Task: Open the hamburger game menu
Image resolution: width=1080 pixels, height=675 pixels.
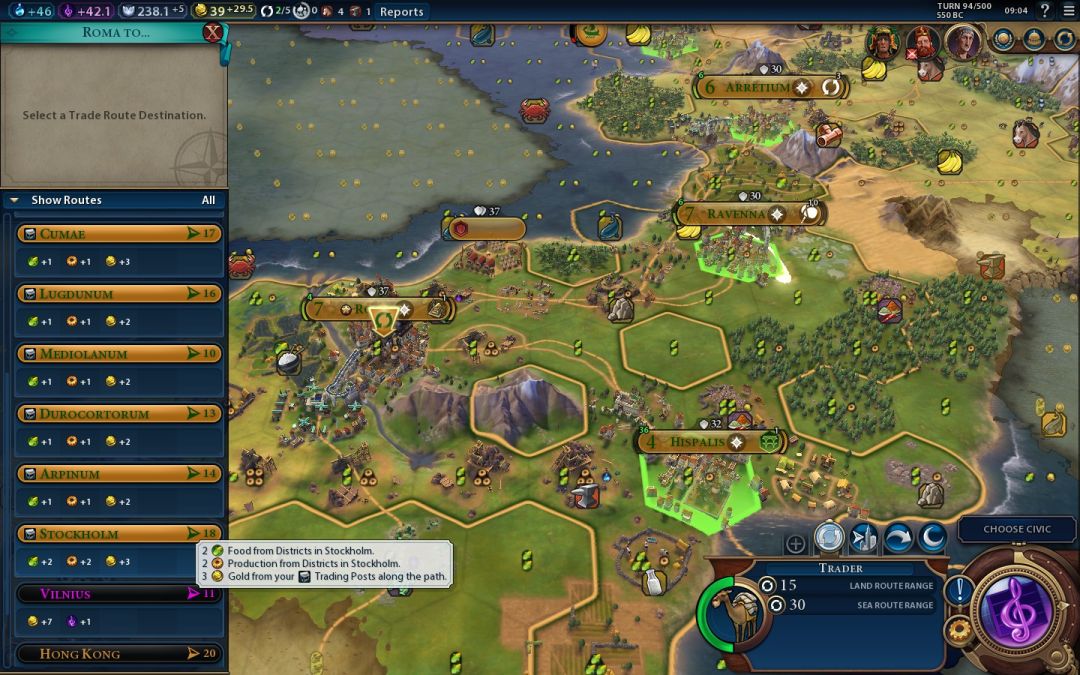Action: coord(1067,11)
